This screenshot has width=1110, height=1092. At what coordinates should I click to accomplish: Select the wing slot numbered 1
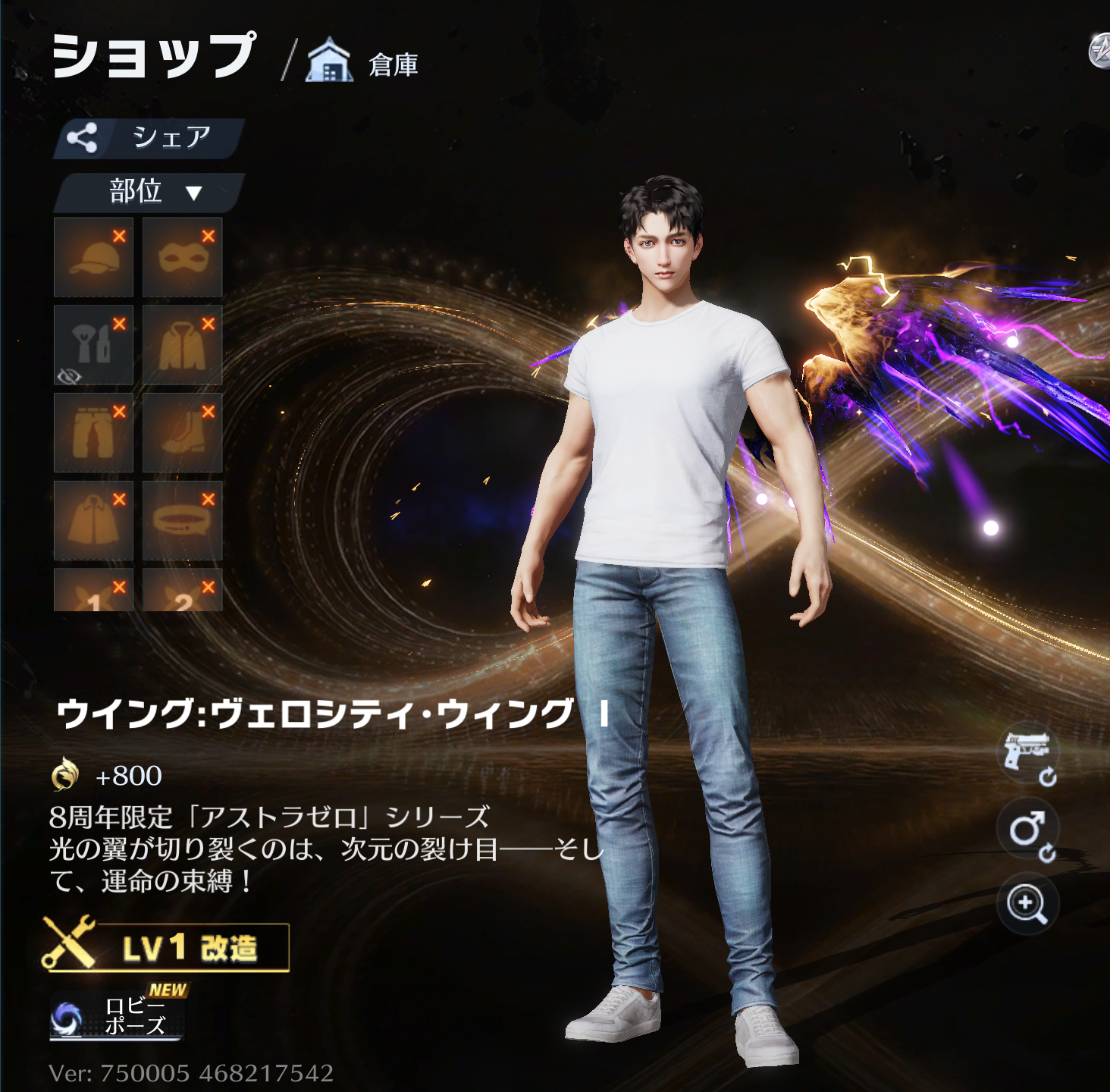(93, 591)
